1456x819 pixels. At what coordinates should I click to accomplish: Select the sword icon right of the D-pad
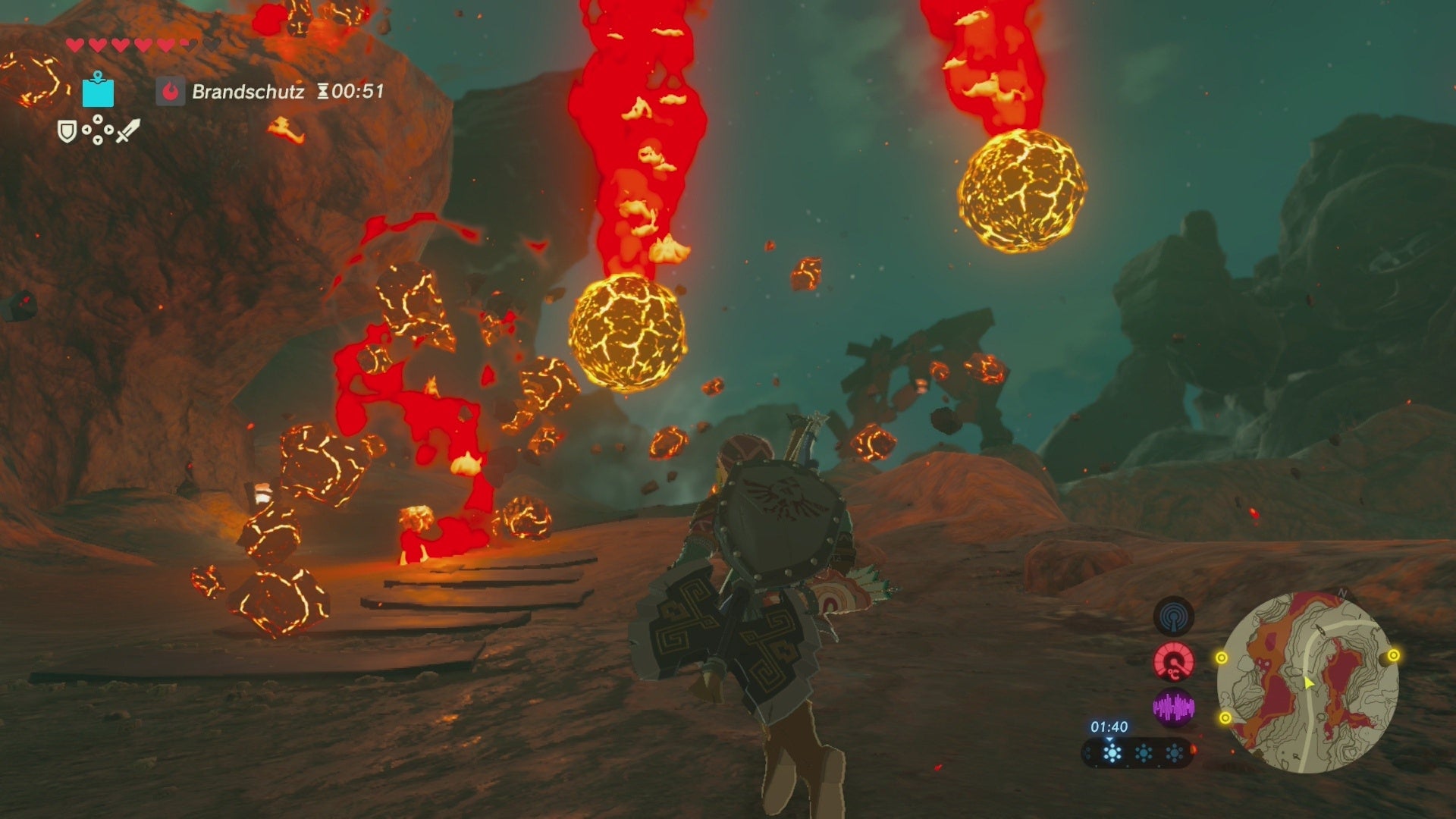pyautogui.click(x=129, y=131)
